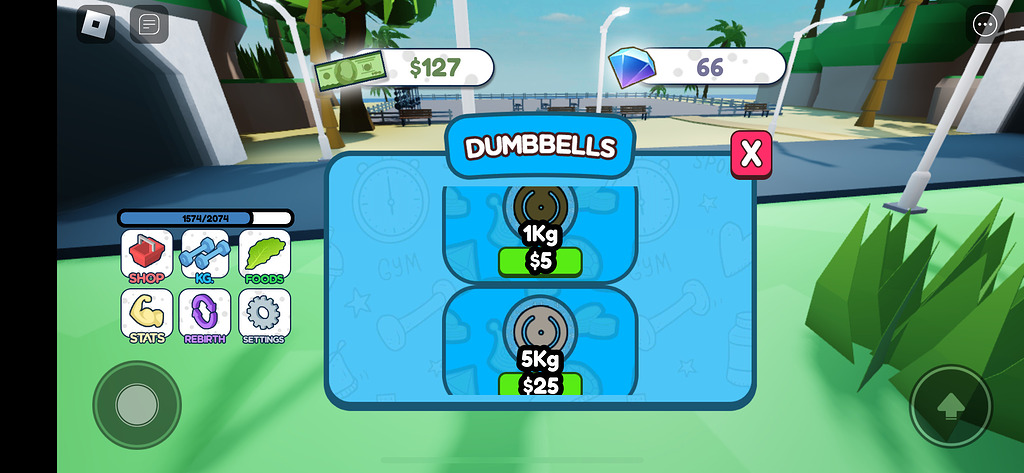Screen dimensions: 1024x473
Task: Open the Roblox chat window
Action: pyautogui.click(x=149, y=24)
